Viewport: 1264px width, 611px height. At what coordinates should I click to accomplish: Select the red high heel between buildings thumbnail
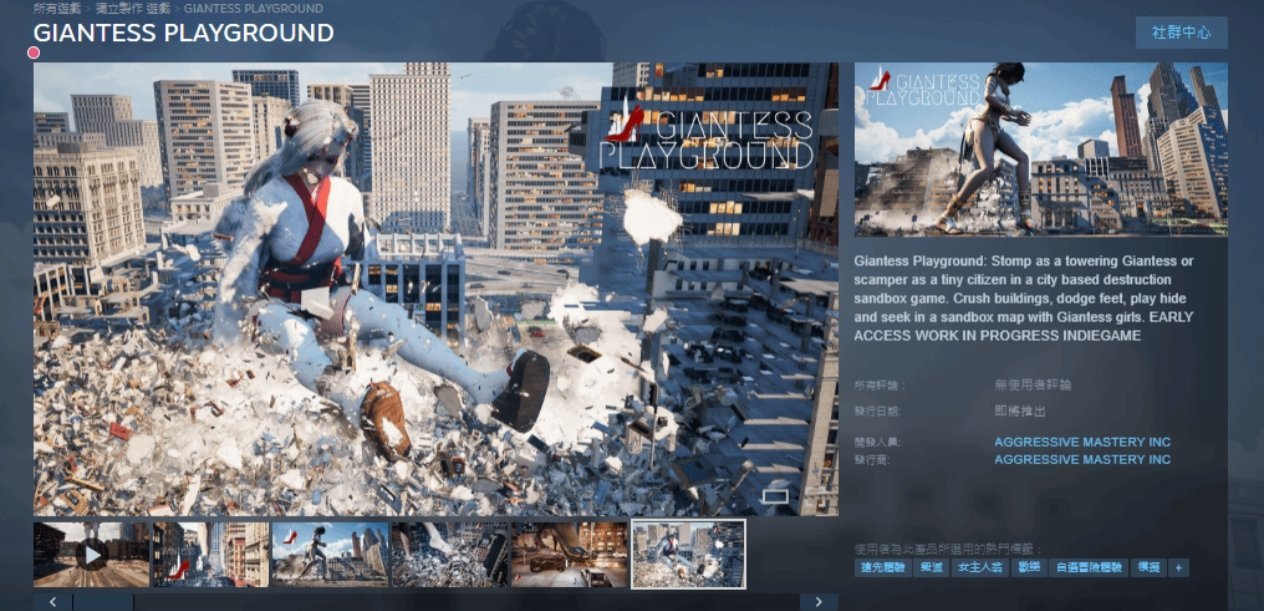[210, 553]
